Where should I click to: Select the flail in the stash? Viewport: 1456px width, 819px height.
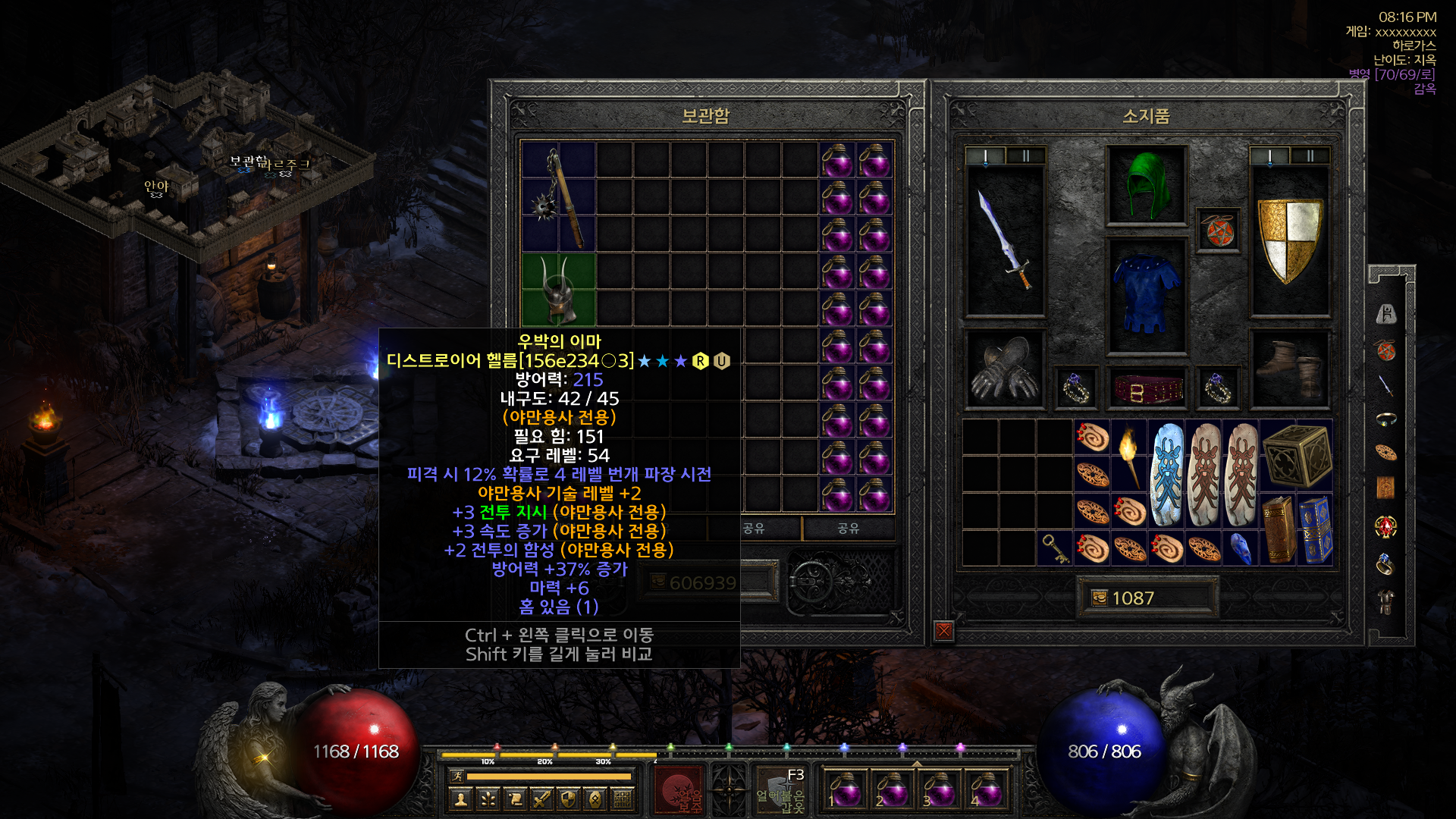[558, 197]
